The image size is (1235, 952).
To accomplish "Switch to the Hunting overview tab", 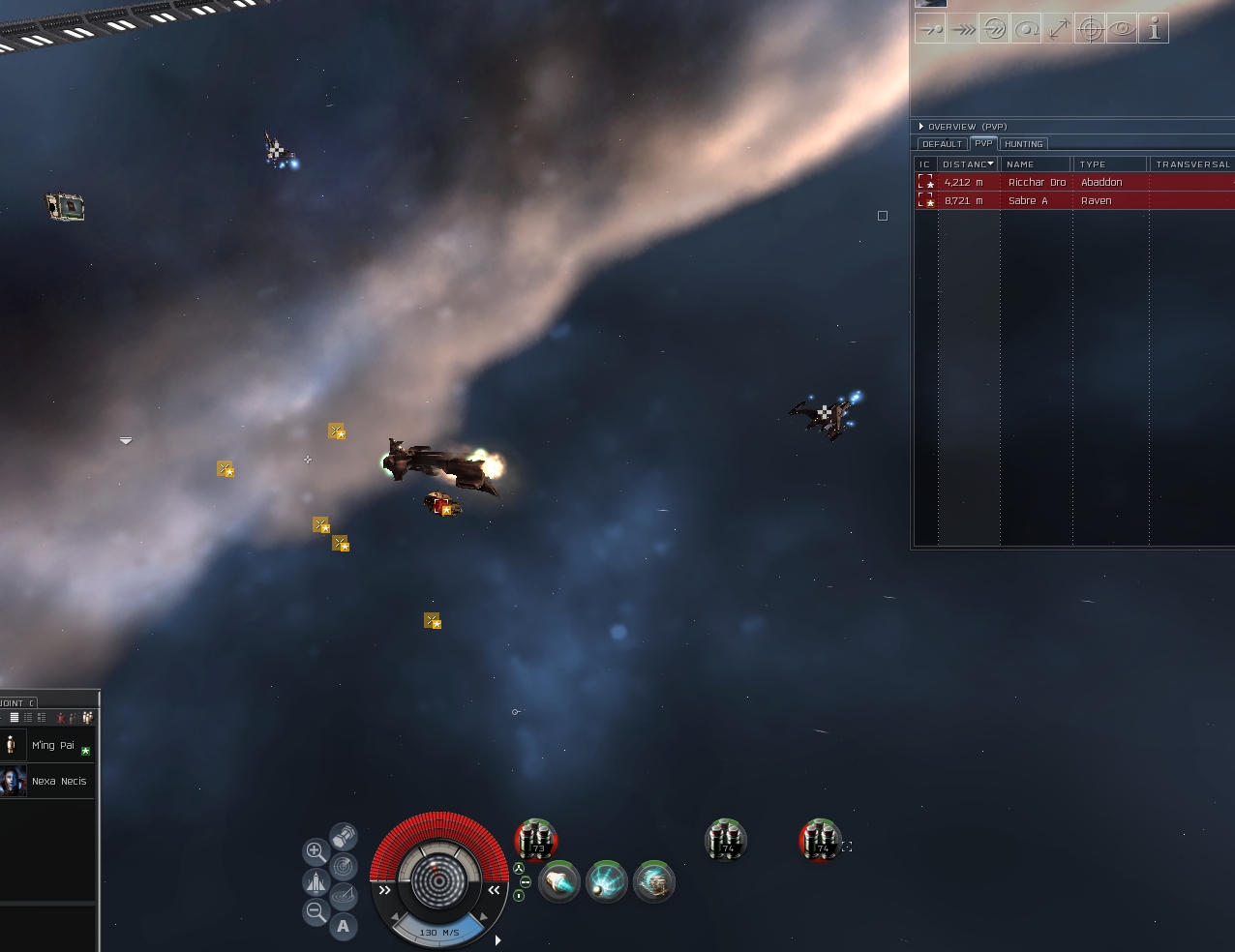I will 1023,144.
